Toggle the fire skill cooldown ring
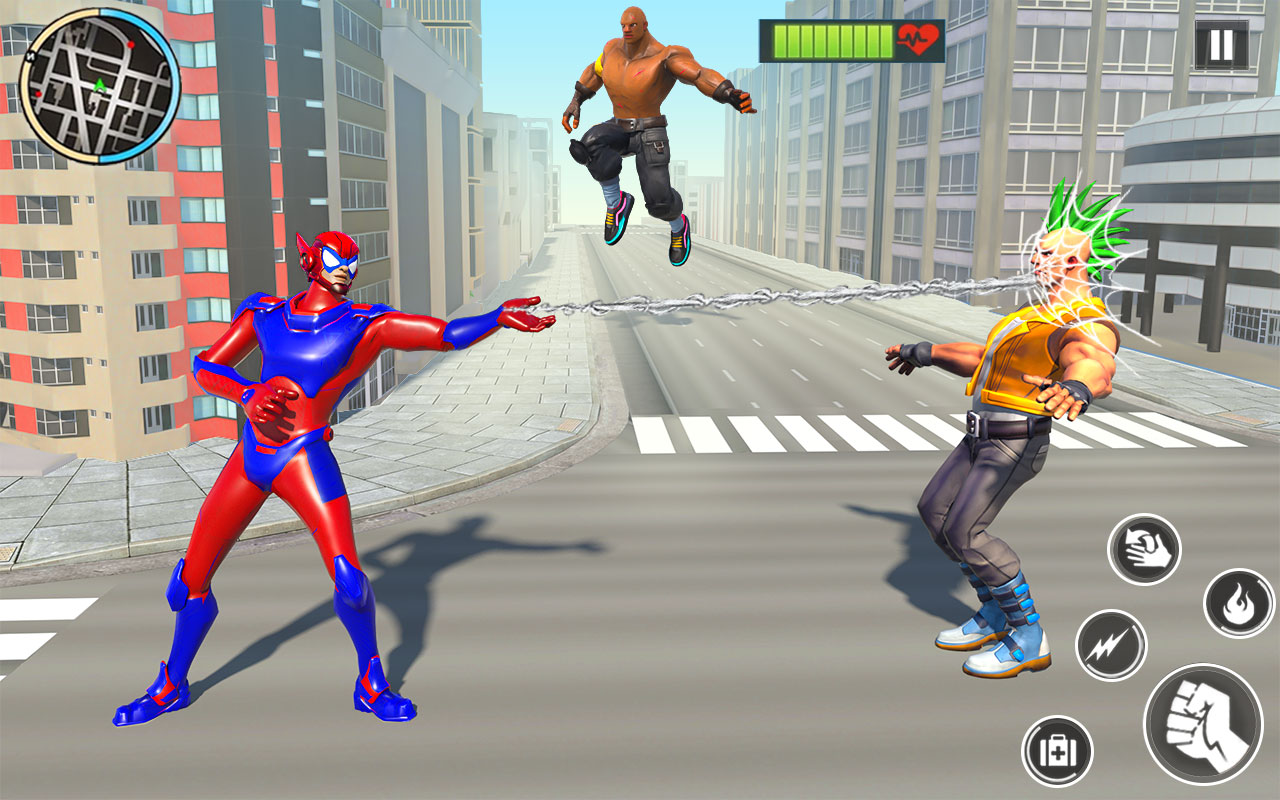 (x=1240, y=601)
